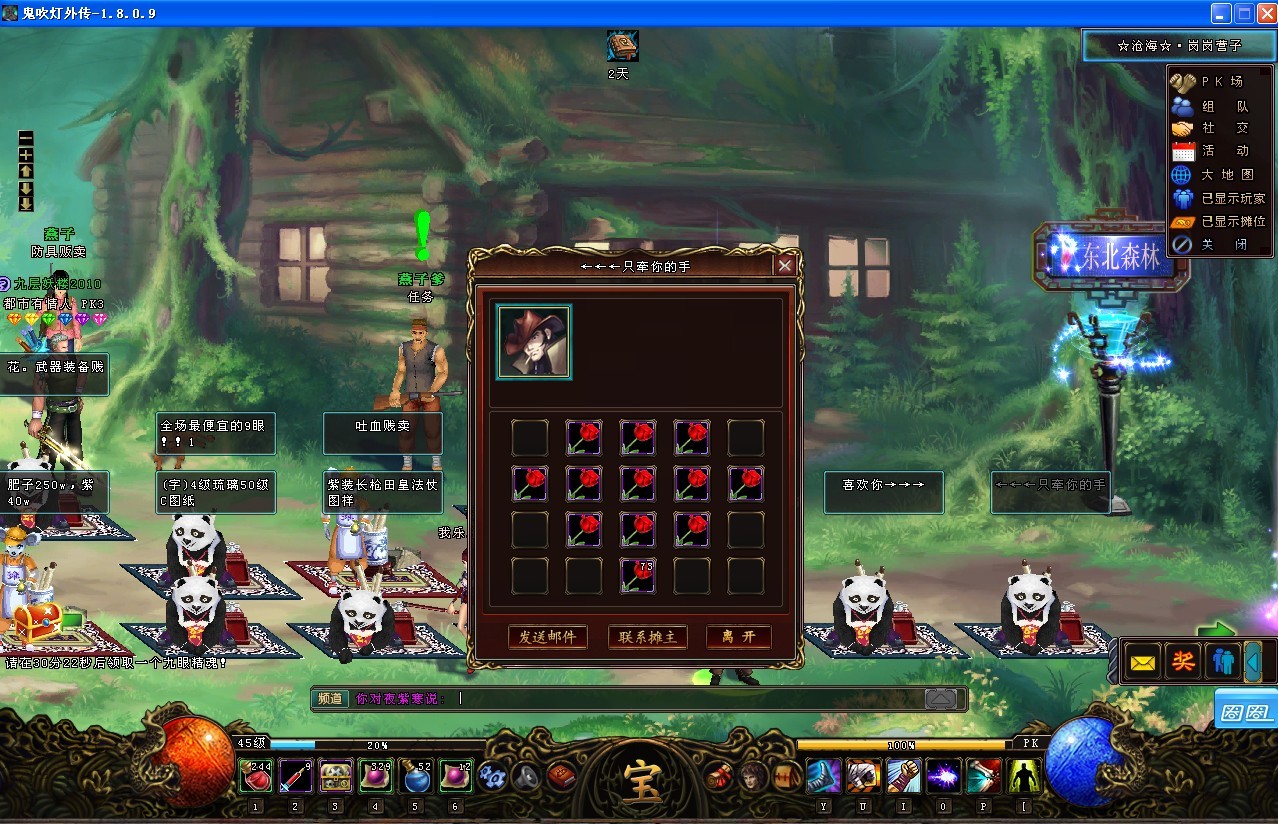
Task: Contact the stall owner via 联系摊主
Action: [x=647, y=637]
